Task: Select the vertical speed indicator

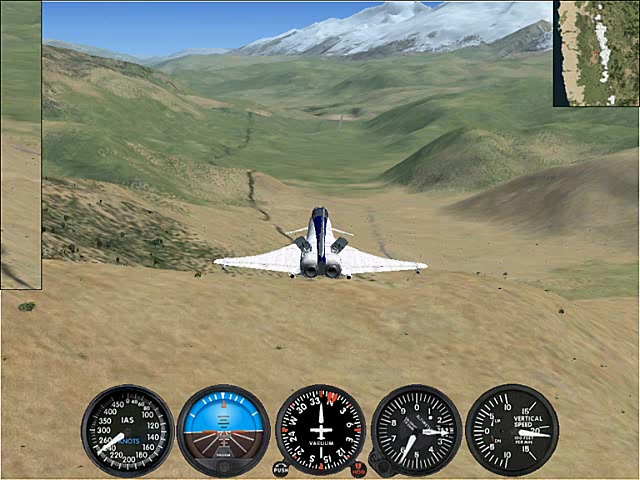Action: [x=511, y=430]
